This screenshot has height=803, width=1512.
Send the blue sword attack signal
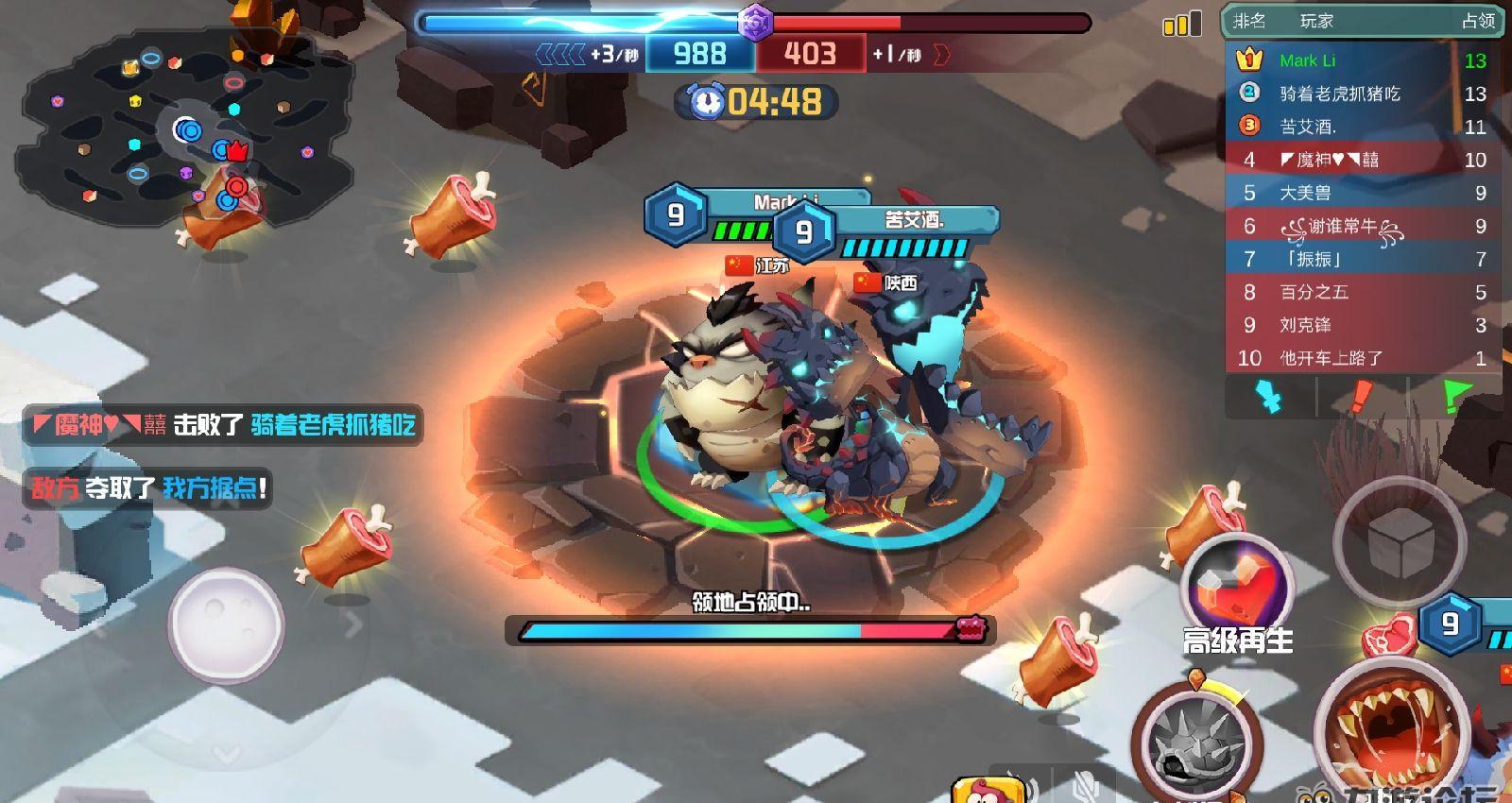[1271, 397]
